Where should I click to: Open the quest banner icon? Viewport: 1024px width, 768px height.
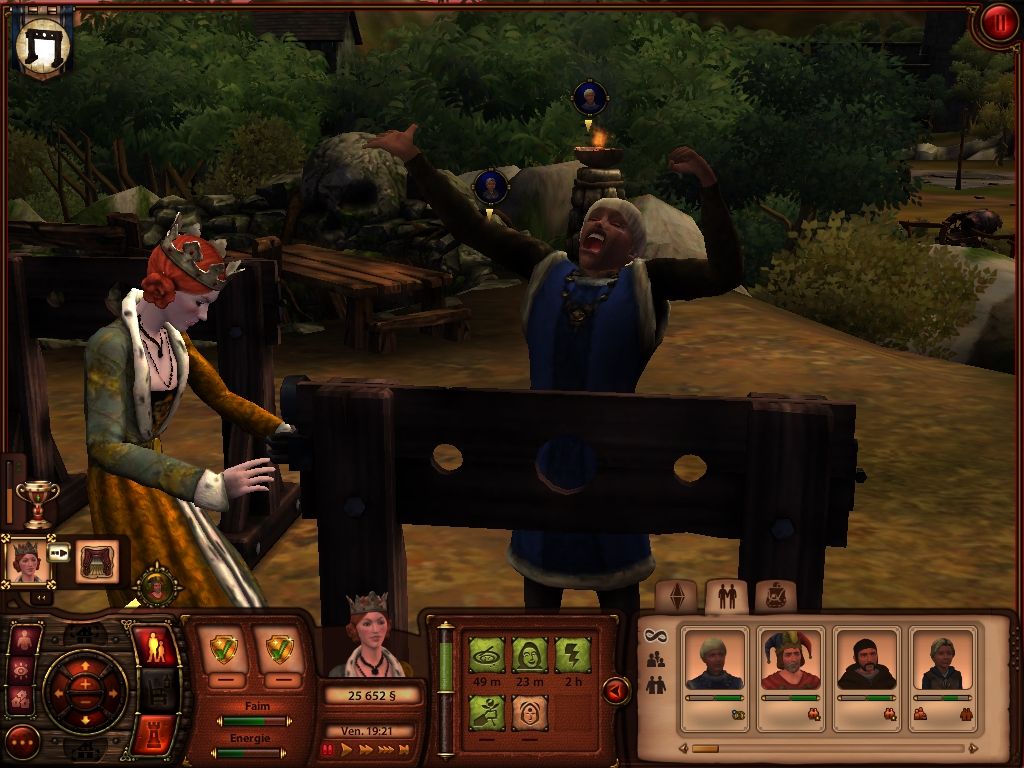pos(43,43)
